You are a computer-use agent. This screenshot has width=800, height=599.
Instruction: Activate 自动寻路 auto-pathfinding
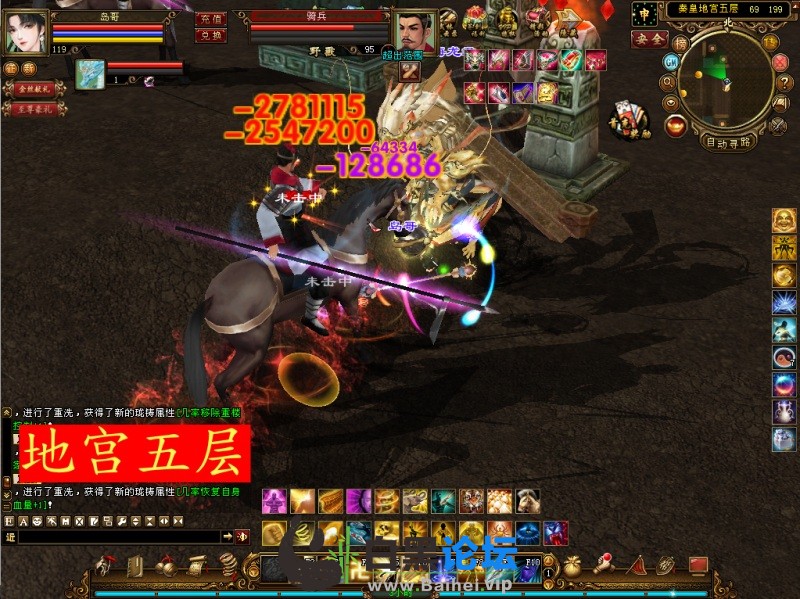click(729, 142)
